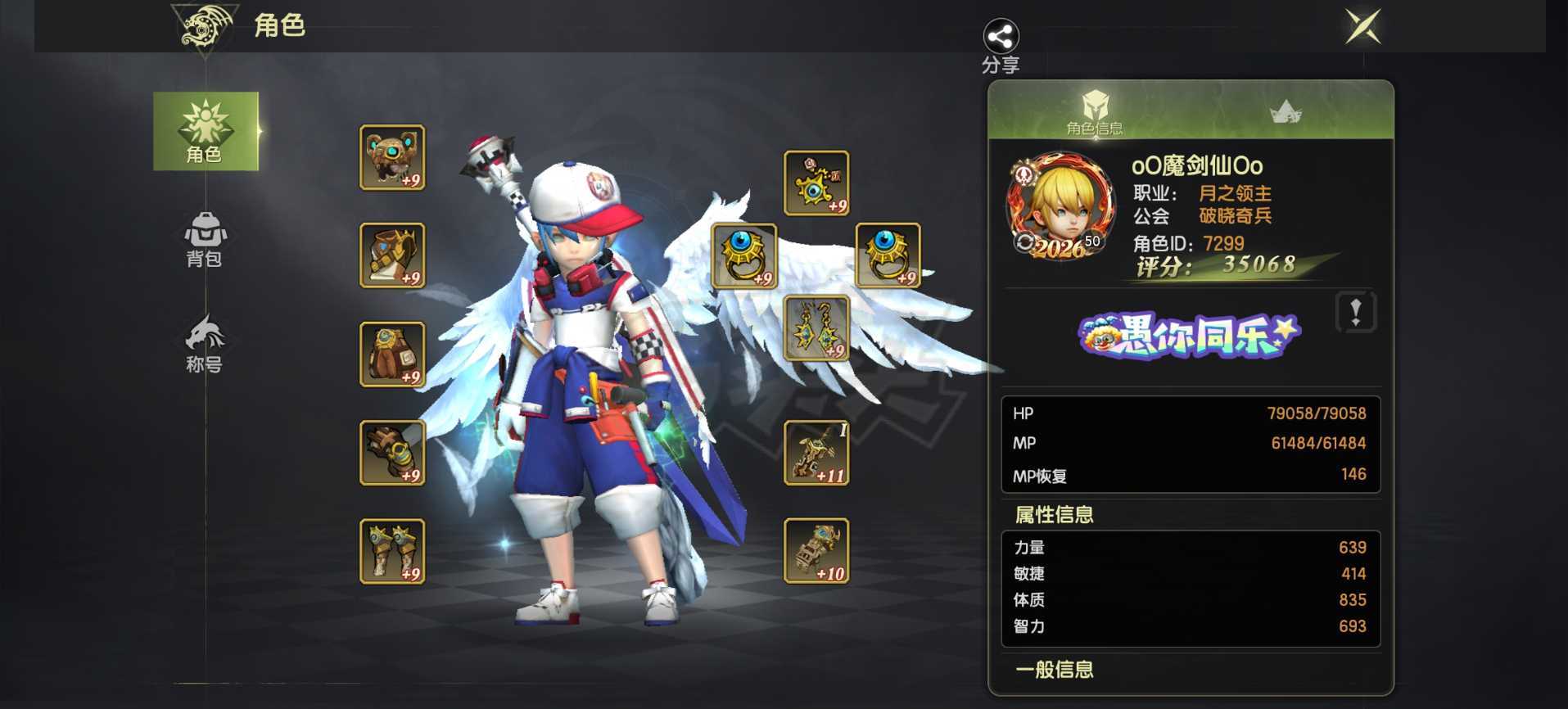Viewport: 1568px width, 709px height.
Task: Choose the gloves equipment slot
Action: [x=392, y=453]
